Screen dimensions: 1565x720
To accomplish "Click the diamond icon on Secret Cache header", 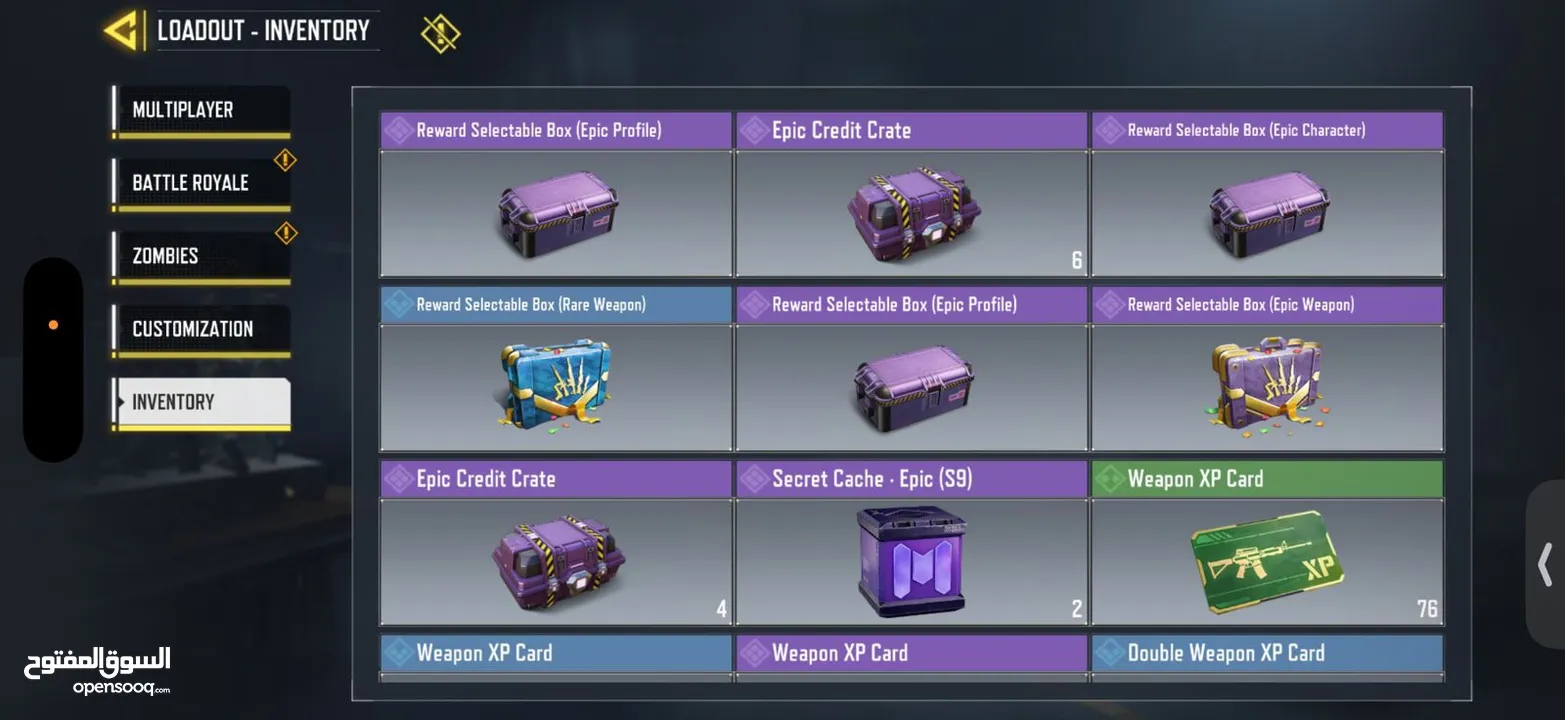I will pos(752,477).
